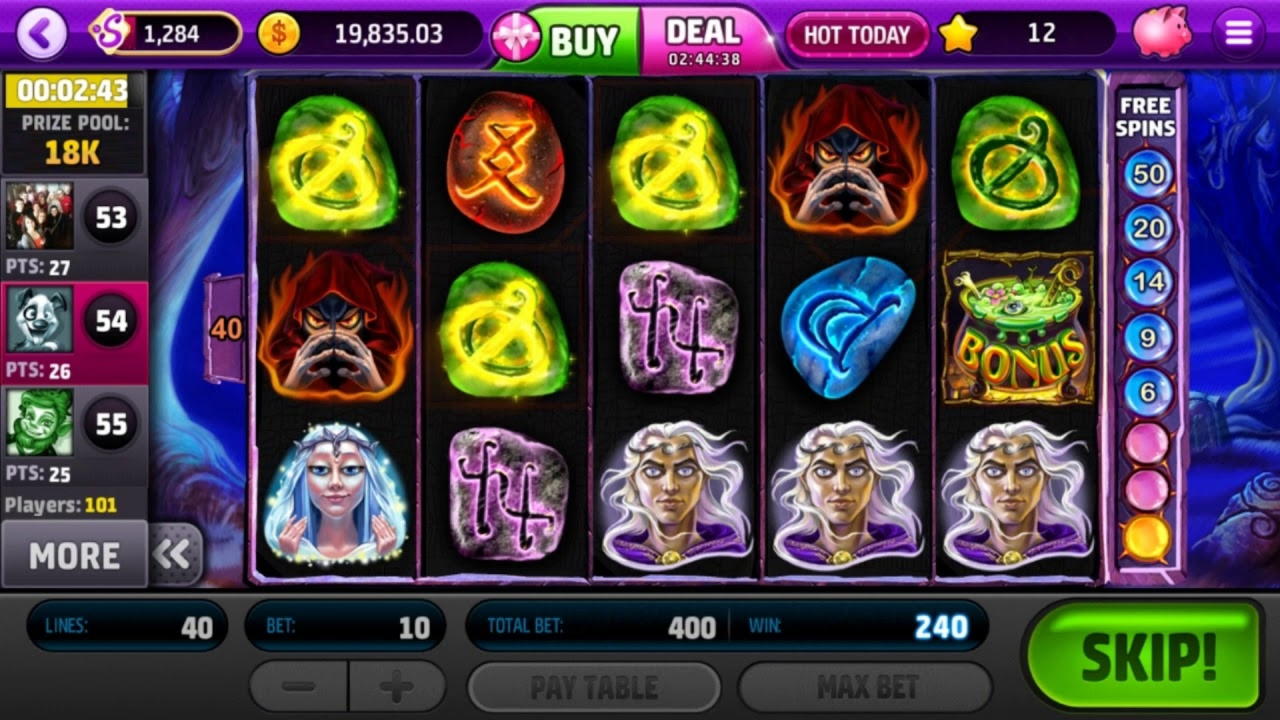The width and height of the screenshot is (1280, 720).
Task: Click the green SKIP! button
Action: tap(1147, 655)
